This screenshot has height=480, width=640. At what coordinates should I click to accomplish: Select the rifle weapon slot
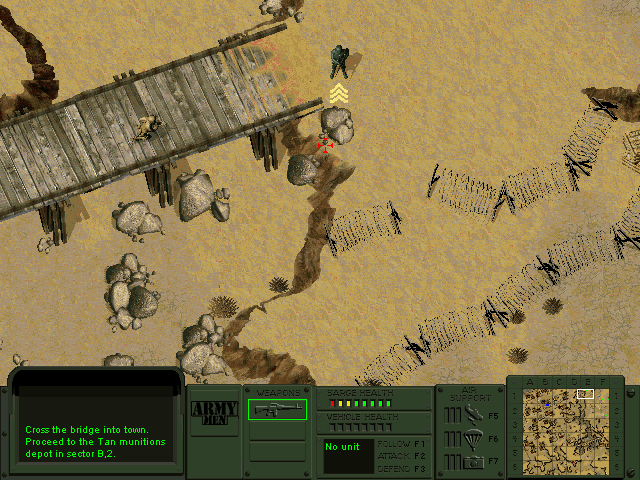[x=277, y=409]
